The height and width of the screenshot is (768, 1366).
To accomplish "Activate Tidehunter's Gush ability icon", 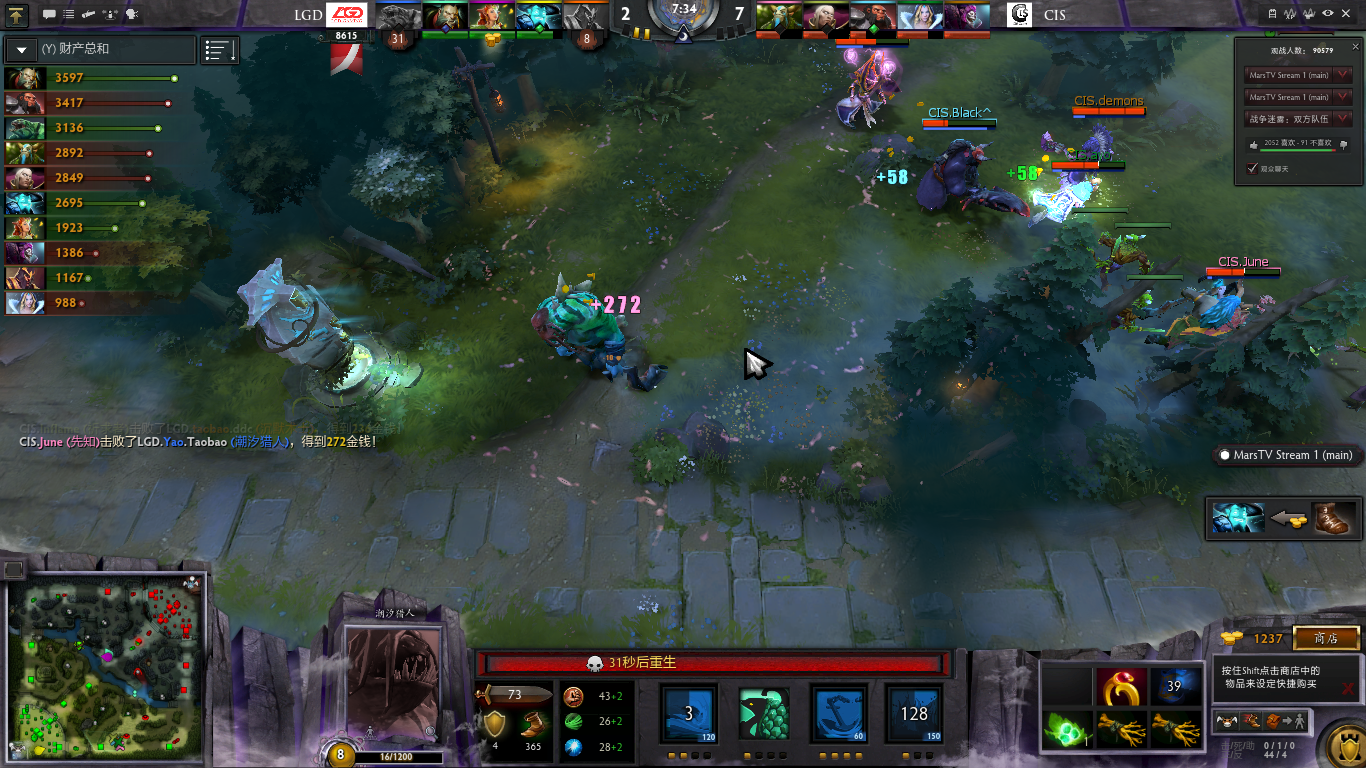I will coord(689,713).
